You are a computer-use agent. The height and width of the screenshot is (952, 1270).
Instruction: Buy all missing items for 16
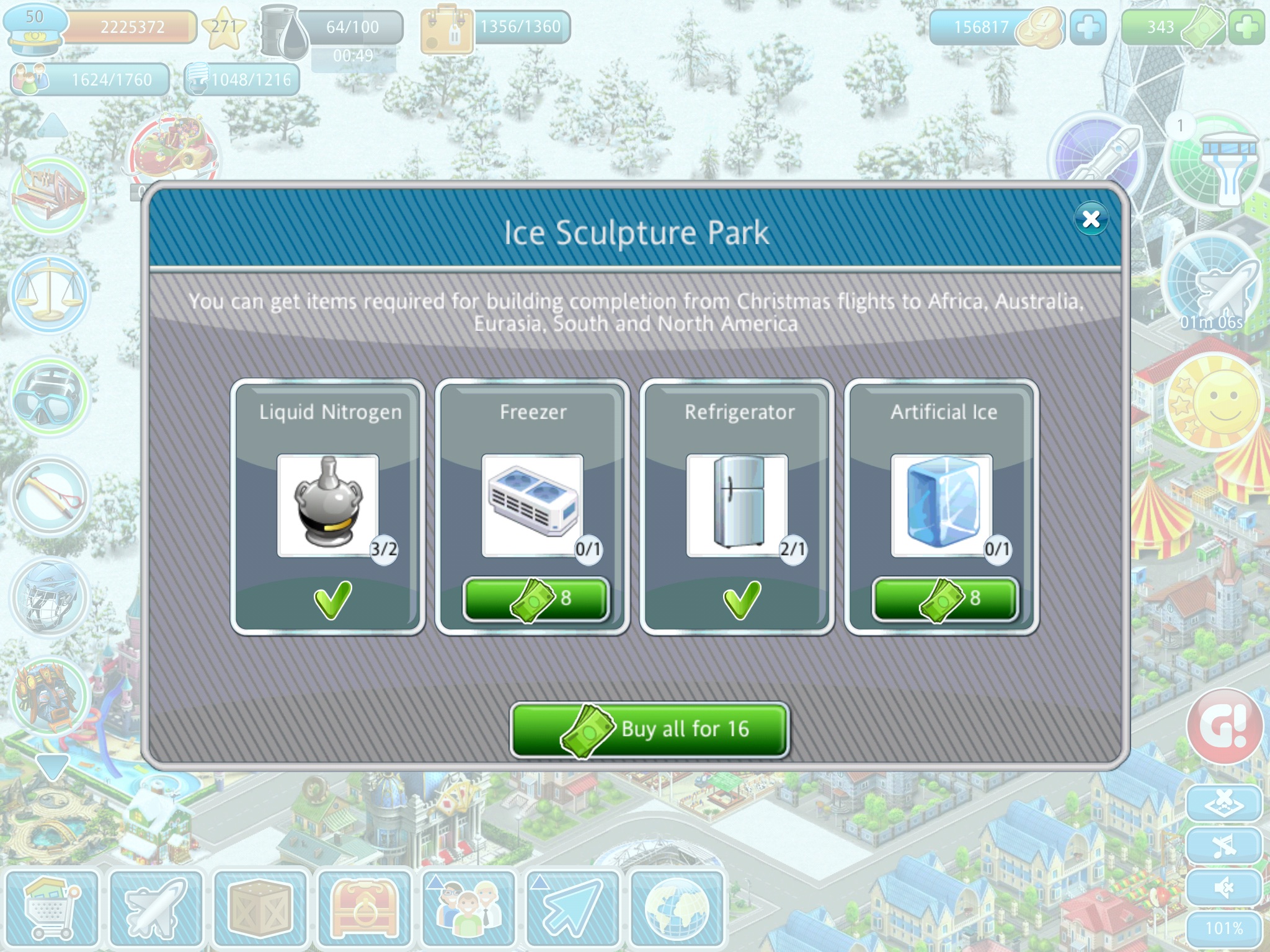(649, 729)
